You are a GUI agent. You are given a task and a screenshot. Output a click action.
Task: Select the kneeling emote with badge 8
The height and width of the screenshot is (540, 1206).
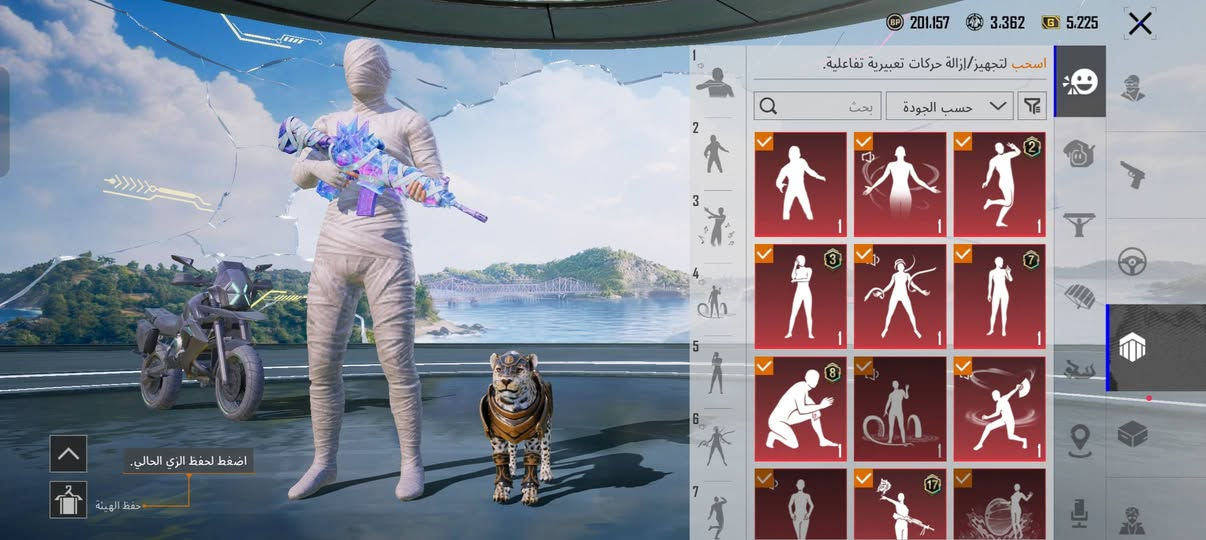pyautogui.click(x=800, y=409)
